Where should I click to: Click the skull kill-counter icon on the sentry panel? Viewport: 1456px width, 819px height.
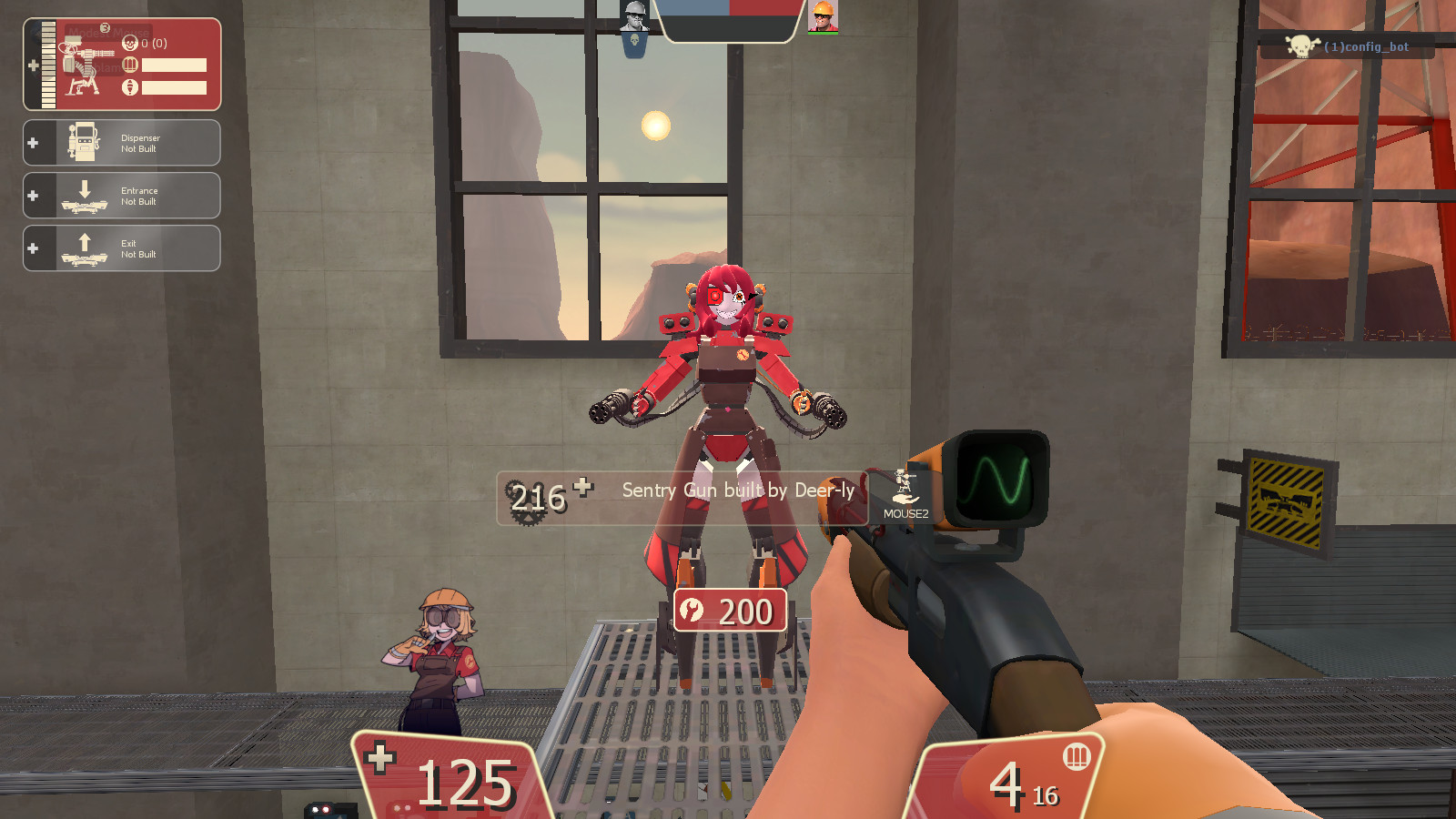tap(129, 44)
